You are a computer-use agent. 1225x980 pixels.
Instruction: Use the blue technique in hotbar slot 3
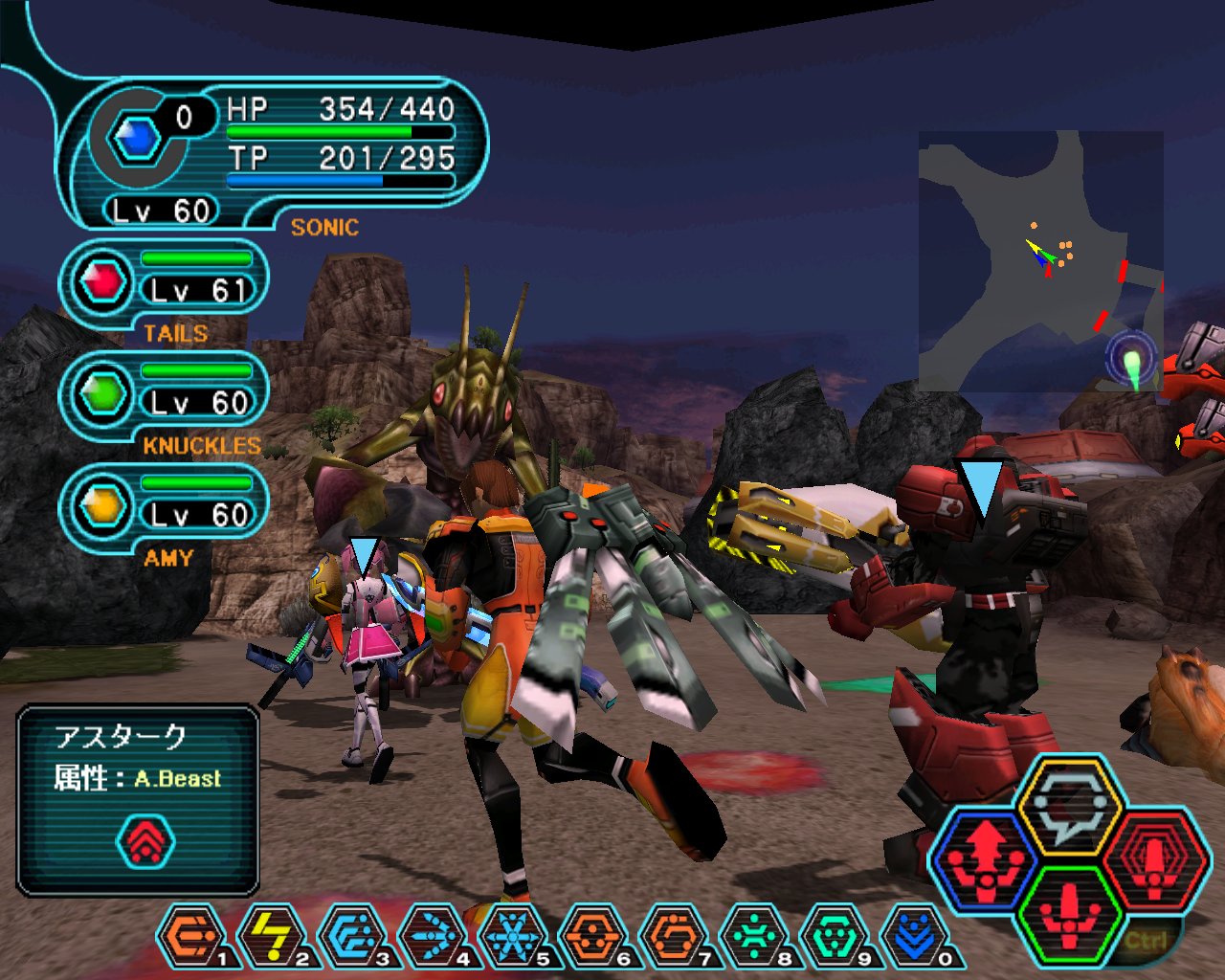click(x=353, y=937)
